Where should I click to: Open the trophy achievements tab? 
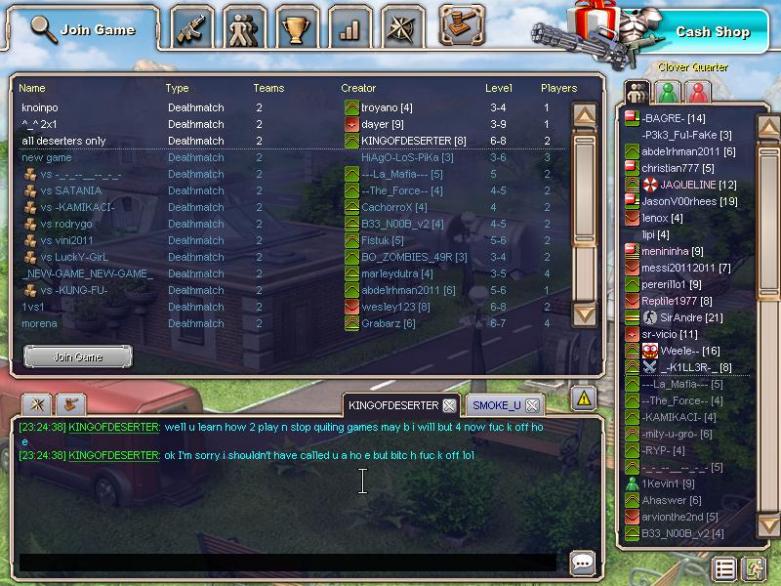(296, 29)
